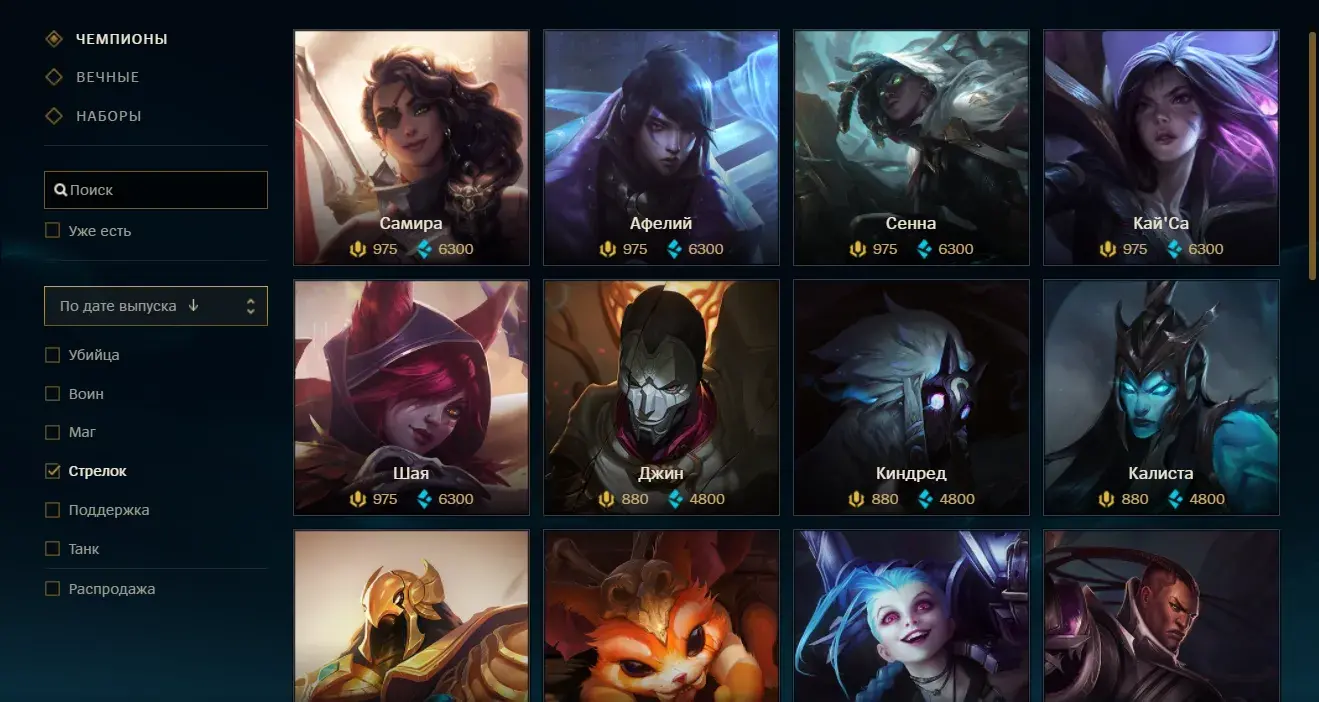Image resolution: width=1319 pixels, height=702 pixels.
Task: Open the Наборы category
Action: [x=108, y=116]
